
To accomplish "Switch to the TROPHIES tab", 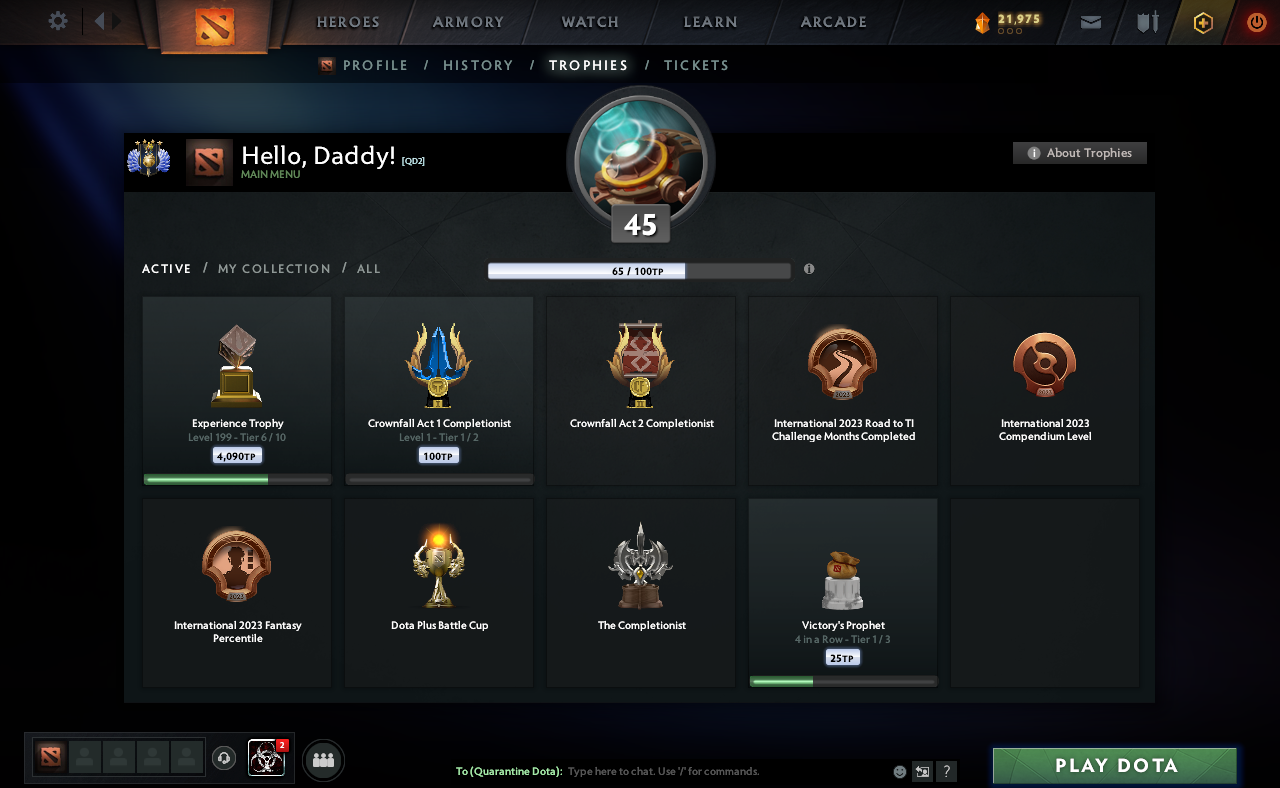I will [x=588, y=65].
